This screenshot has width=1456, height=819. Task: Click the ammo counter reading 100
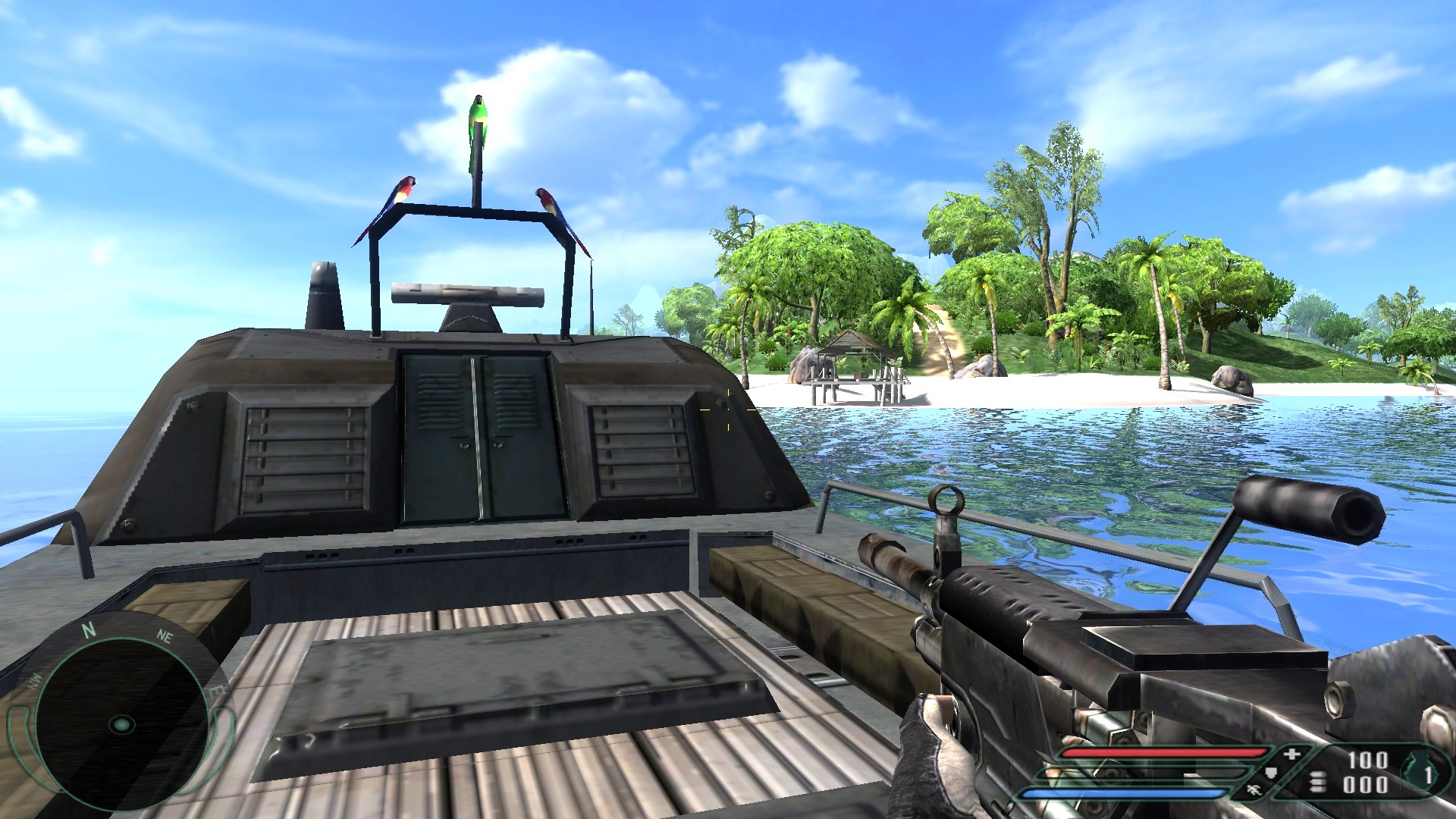[1367, 758]
